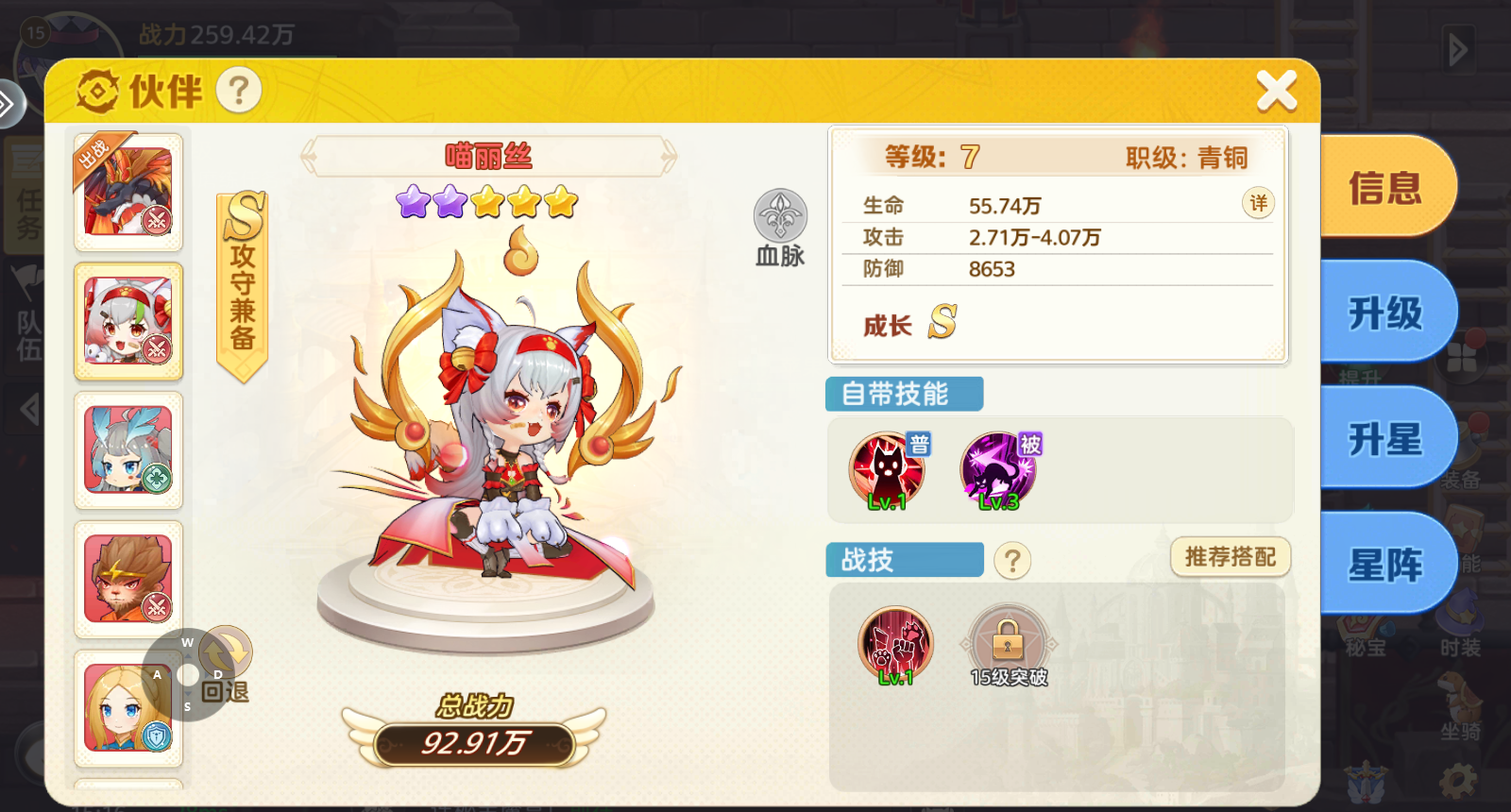
Task: Open the 战技 question mark help icon
Action: pyautogui.click(x=1013, y=561)
